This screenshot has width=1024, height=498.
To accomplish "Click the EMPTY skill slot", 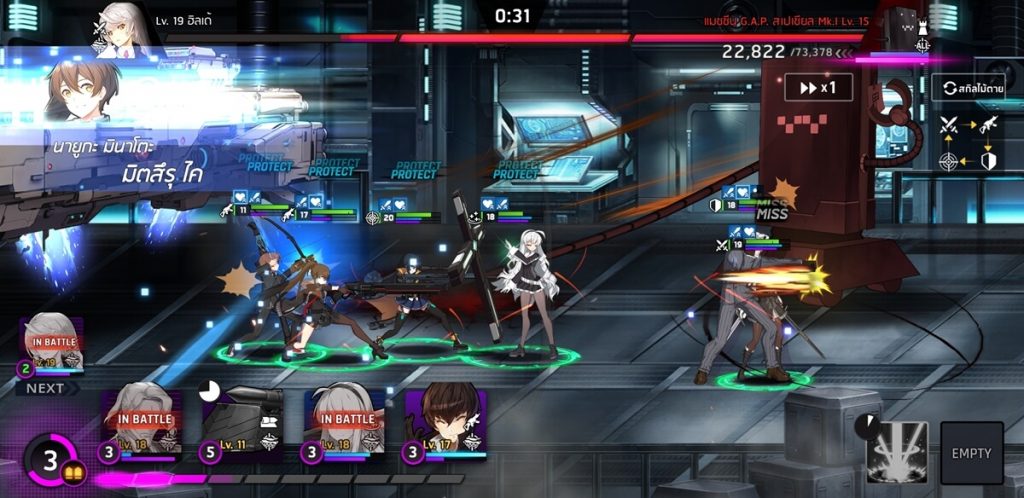I will 971,453.
